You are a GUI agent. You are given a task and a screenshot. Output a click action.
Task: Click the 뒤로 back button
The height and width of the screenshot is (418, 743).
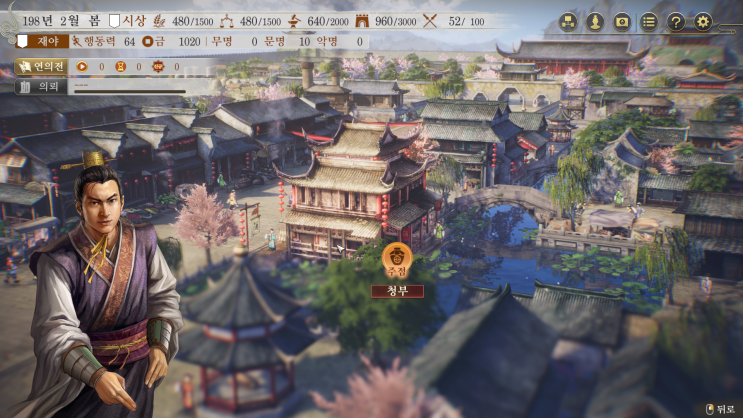[x=720, y=408]
